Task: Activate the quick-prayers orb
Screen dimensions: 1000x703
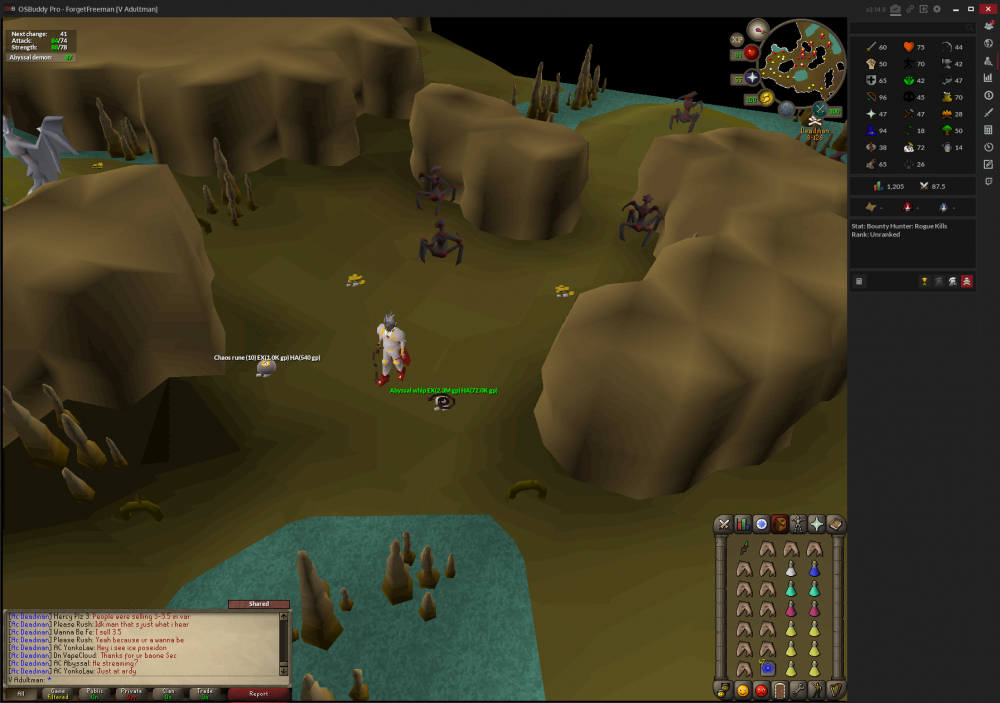Action: (x=751, y=77)
